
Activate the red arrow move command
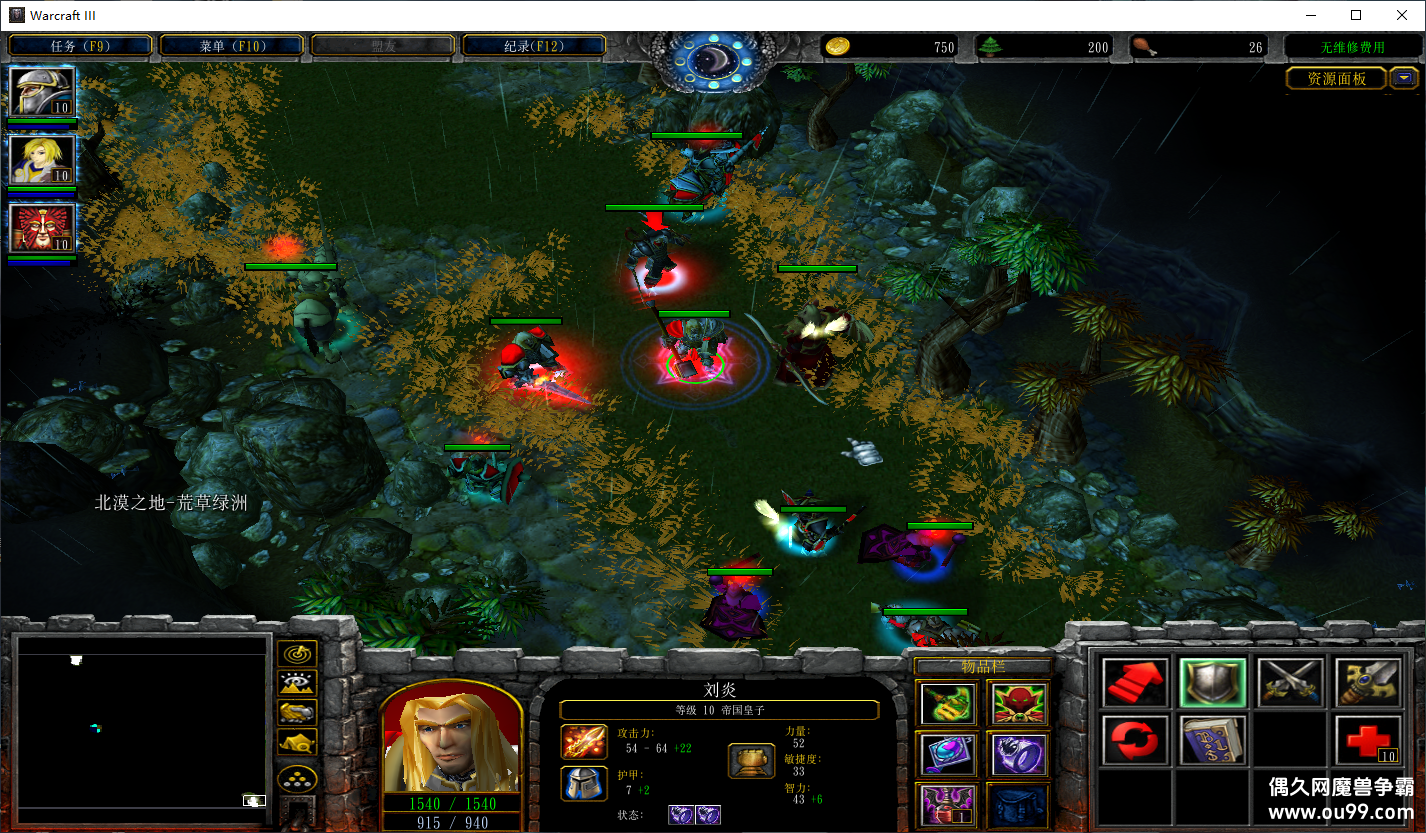[x=1135, y=682]
